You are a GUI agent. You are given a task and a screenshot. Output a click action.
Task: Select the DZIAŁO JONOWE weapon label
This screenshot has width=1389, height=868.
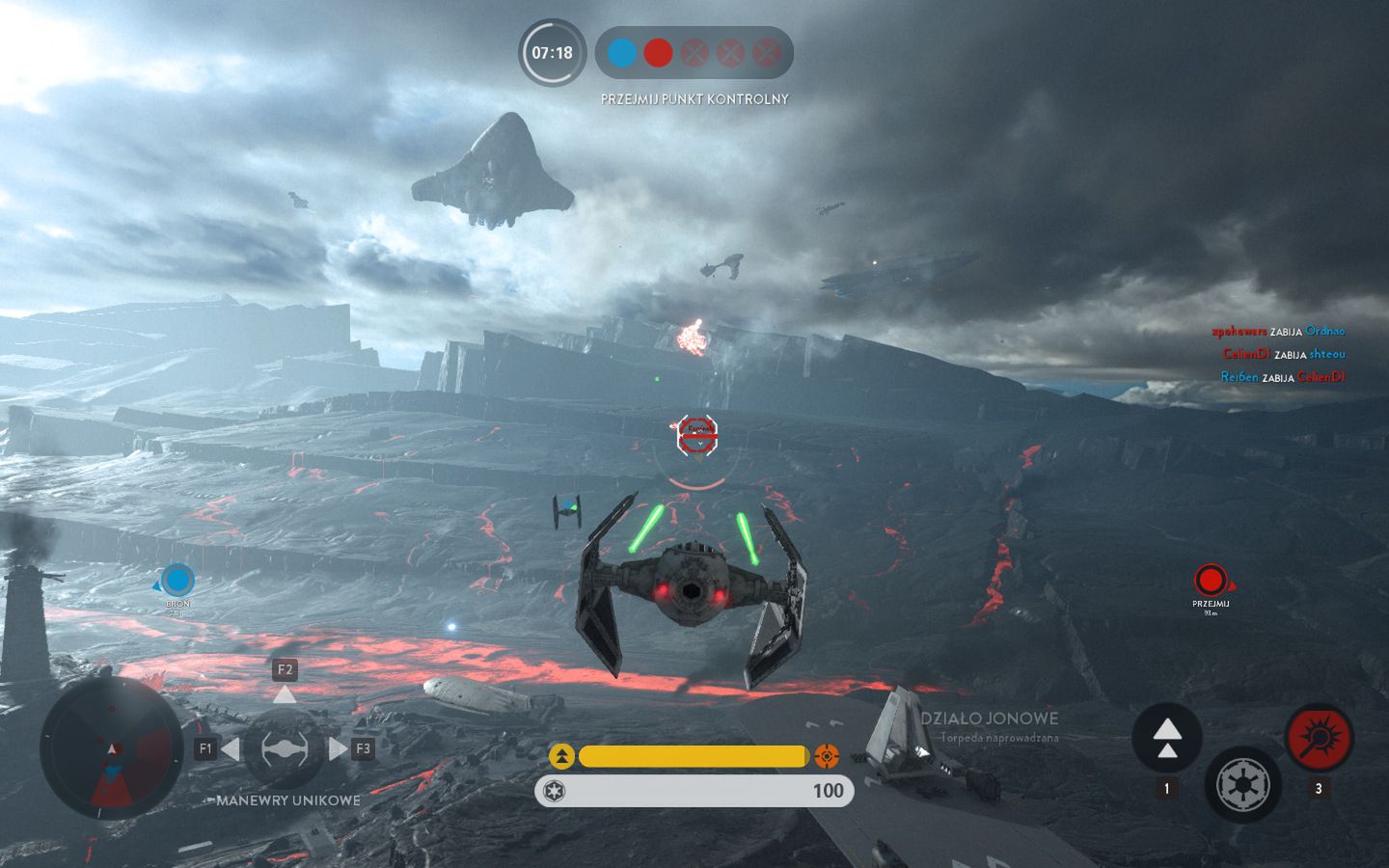pos(992,719)
